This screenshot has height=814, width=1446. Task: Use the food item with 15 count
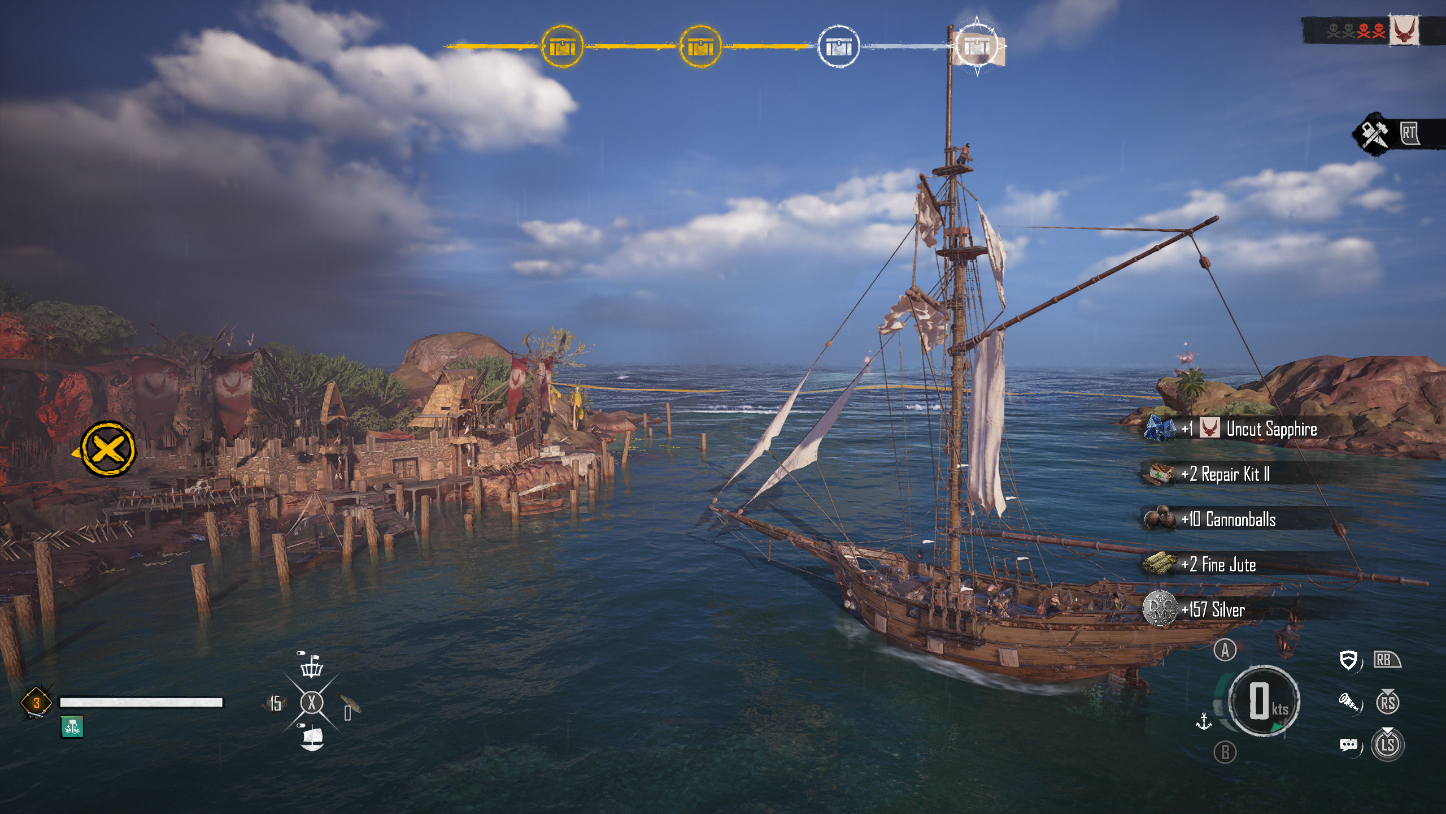click(x=273, y=703)
